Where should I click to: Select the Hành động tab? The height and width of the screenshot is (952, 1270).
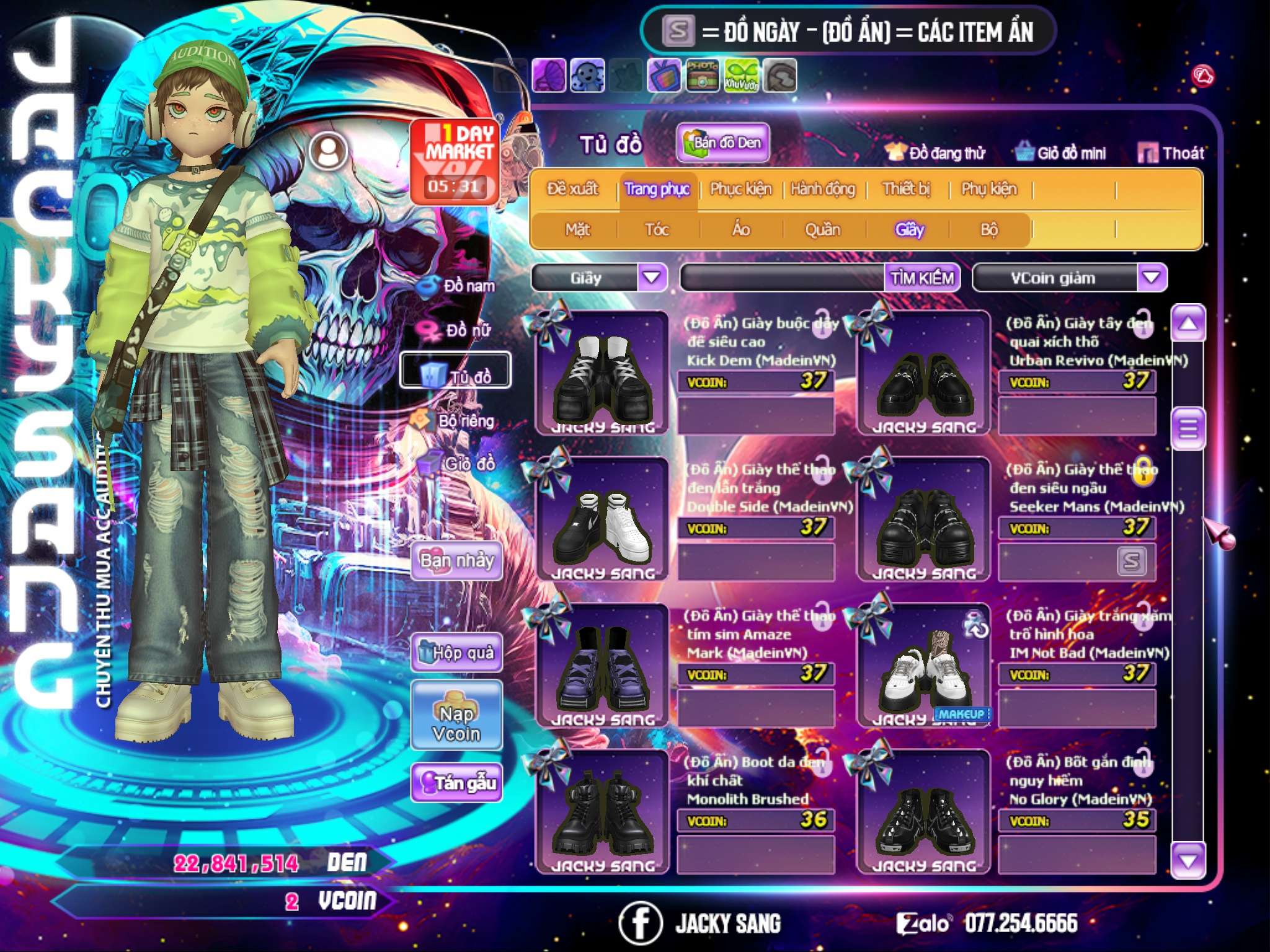[x=823, y=189]
